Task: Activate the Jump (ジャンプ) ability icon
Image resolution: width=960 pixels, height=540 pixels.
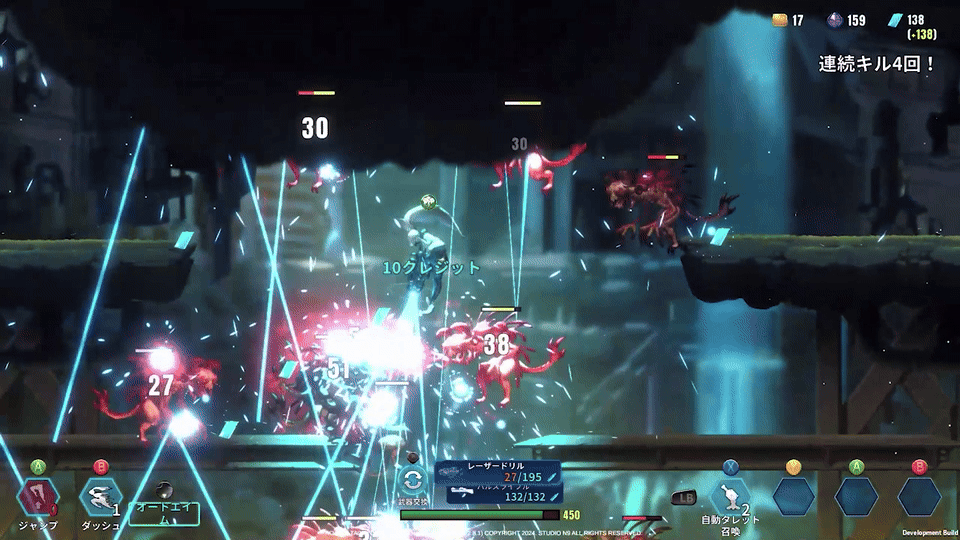Action: pyautogui.click(x=38, y=497)
